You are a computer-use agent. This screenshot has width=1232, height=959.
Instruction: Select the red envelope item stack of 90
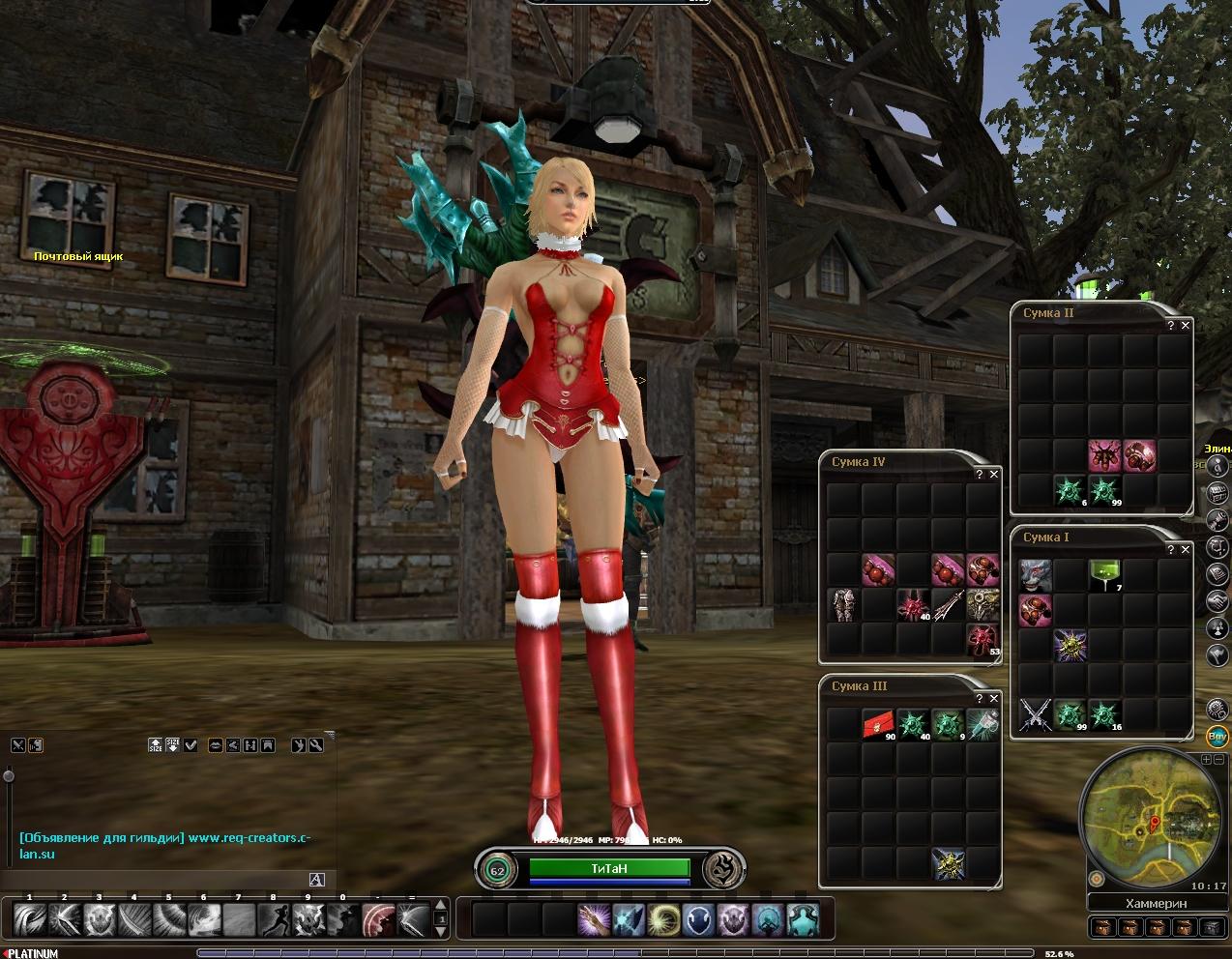tap(878, 724)
